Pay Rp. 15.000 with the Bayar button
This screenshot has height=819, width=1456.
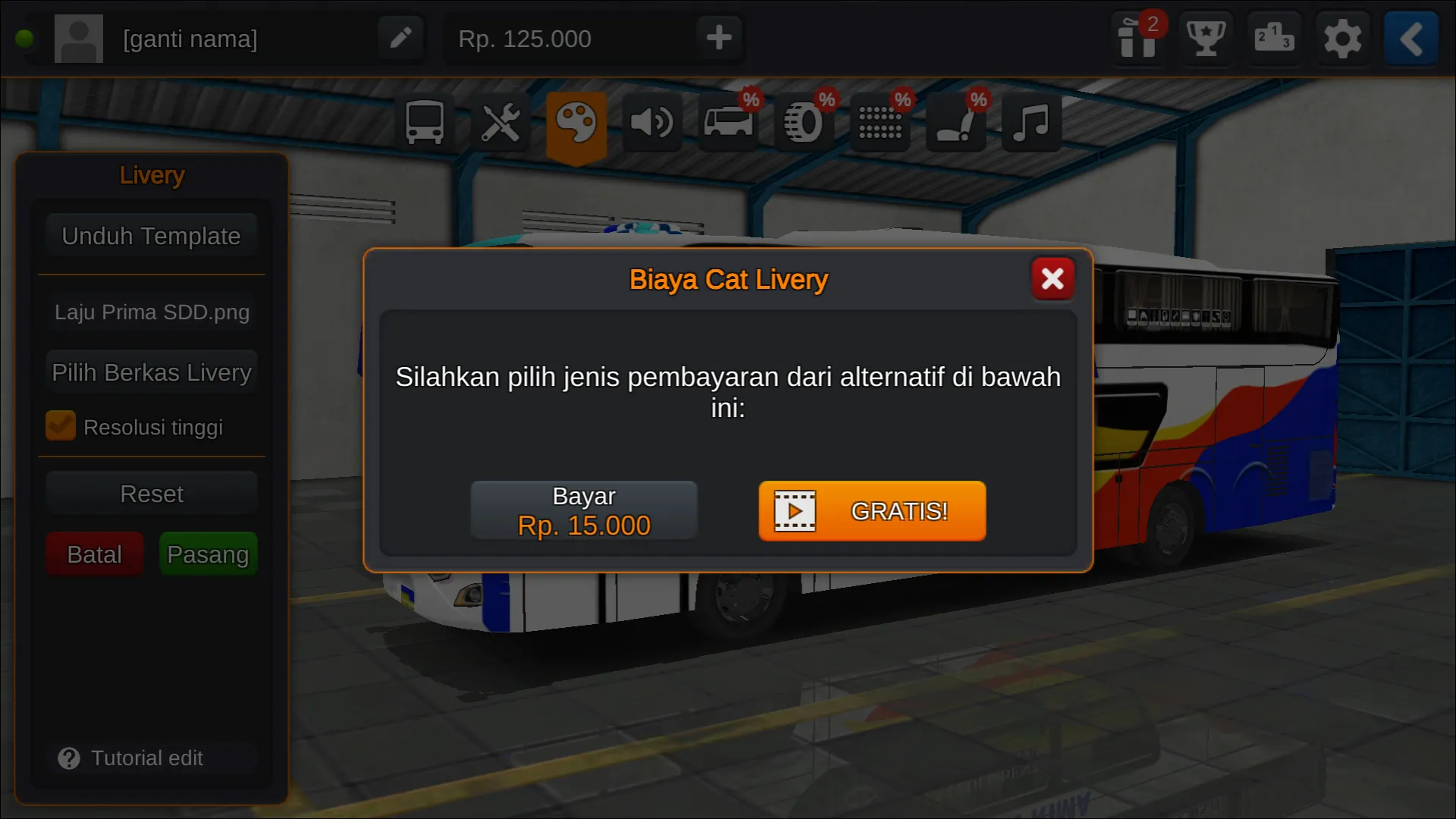tap(584, 510)
